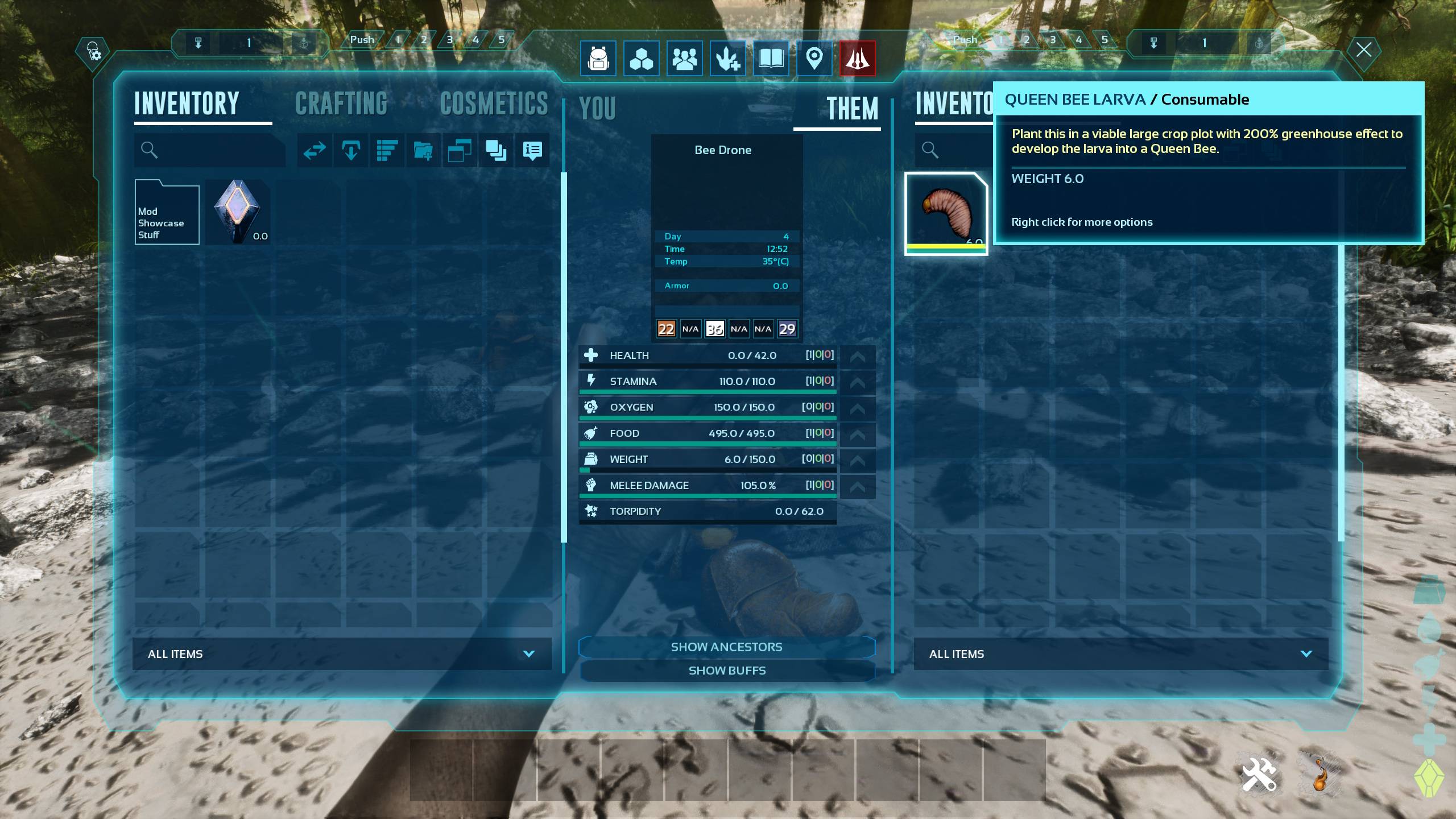The image size is (1456, 819).
Task: Open the Map location pin icon
Action: click(x=814, y=59)
